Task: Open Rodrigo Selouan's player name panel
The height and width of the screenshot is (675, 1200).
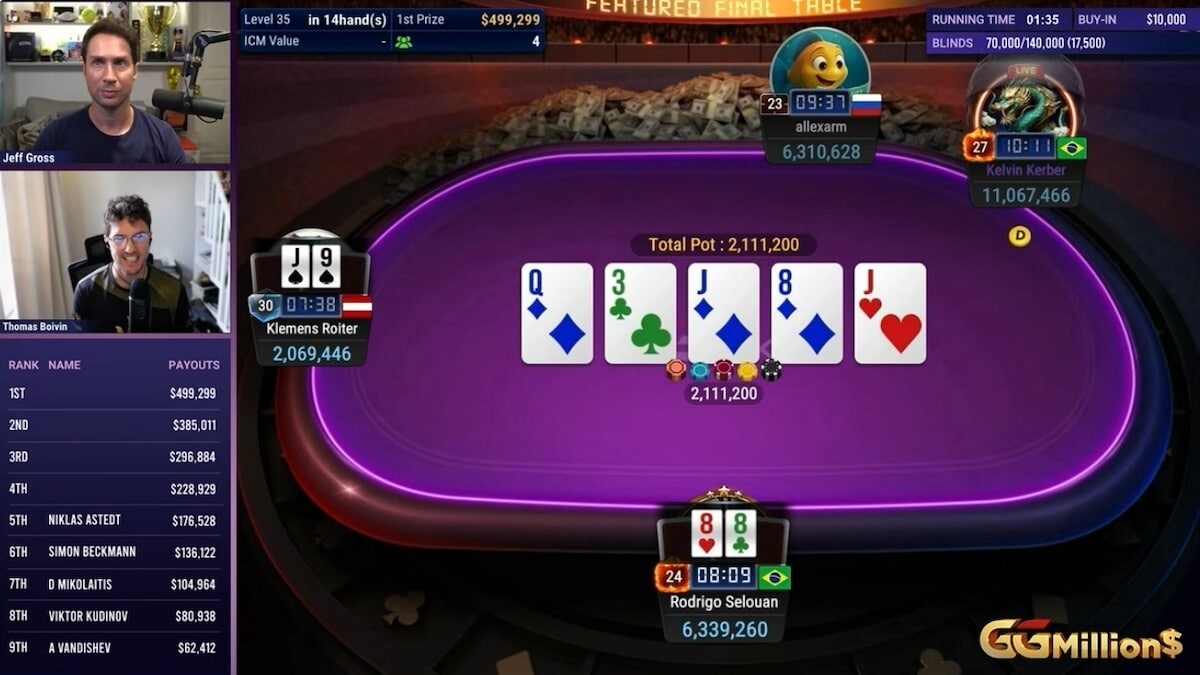Action: point(723,602)
